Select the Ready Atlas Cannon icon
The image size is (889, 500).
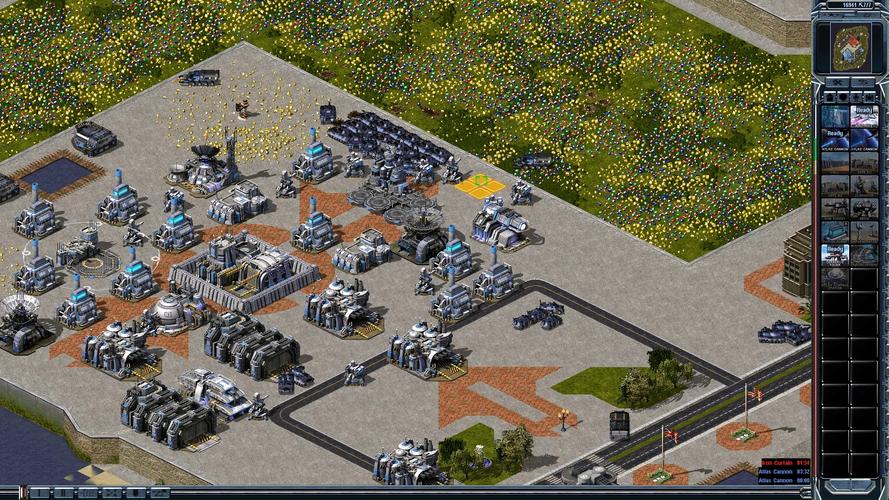click(835, 140)
